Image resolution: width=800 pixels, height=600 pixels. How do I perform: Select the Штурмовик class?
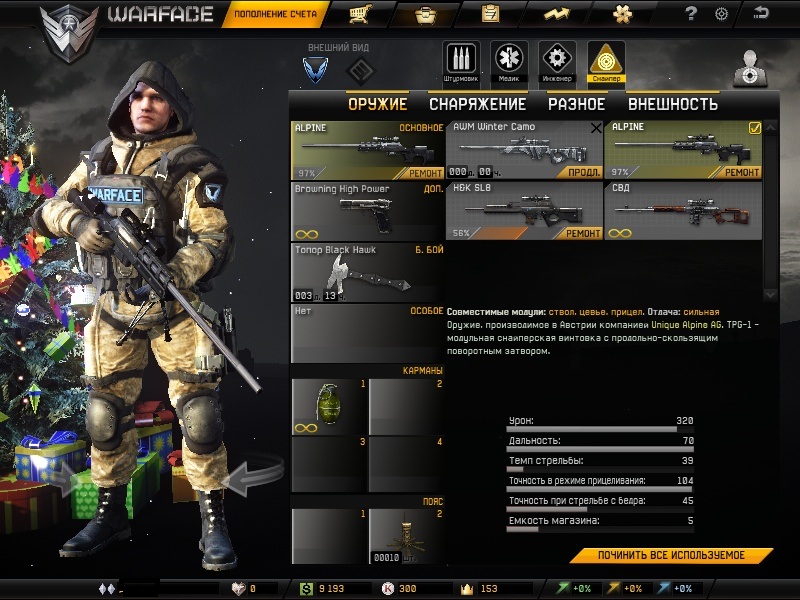tap(461, 62)
